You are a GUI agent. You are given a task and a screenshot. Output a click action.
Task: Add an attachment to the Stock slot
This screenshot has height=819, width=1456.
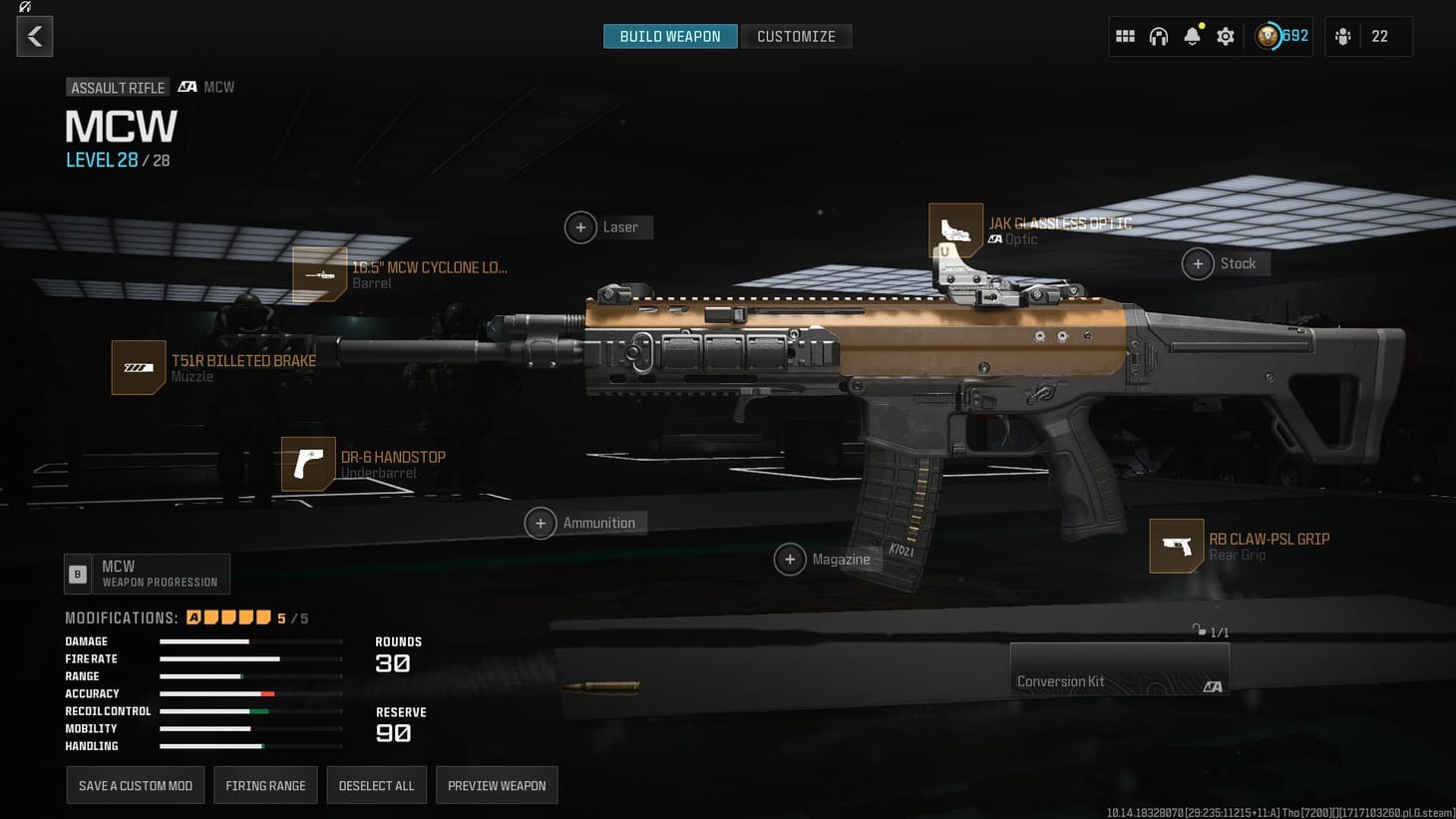point(1198,263)
